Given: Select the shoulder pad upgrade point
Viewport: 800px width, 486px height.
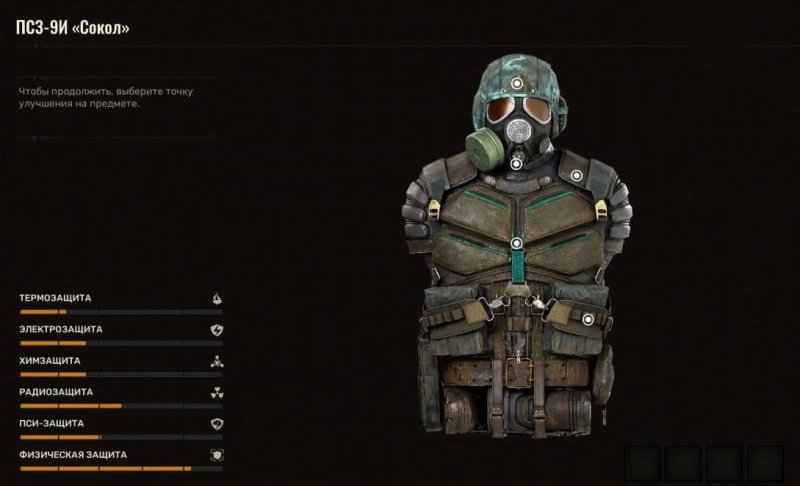Looking at the screenshot, I should pyautogui.click(x=577, y=176).
